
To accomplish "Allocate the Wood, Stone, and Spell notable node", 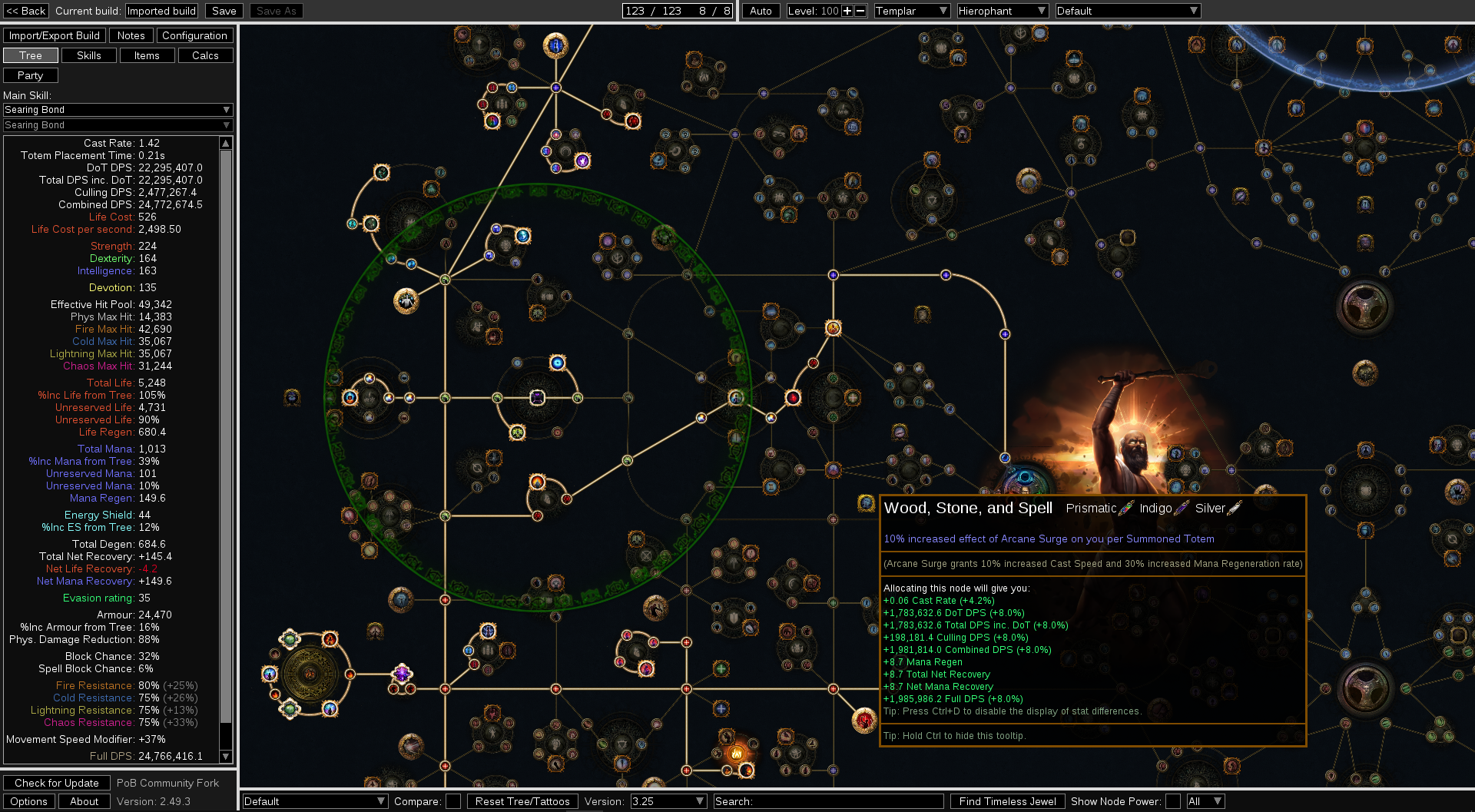I will [x=866, y=504].
